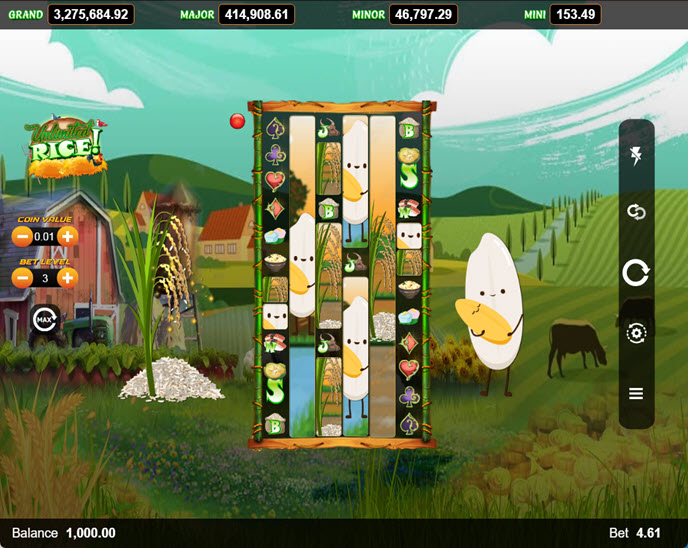The height and width of the screenshot is (548, 688).
Task: Increase the coin value
Action: 67,237
